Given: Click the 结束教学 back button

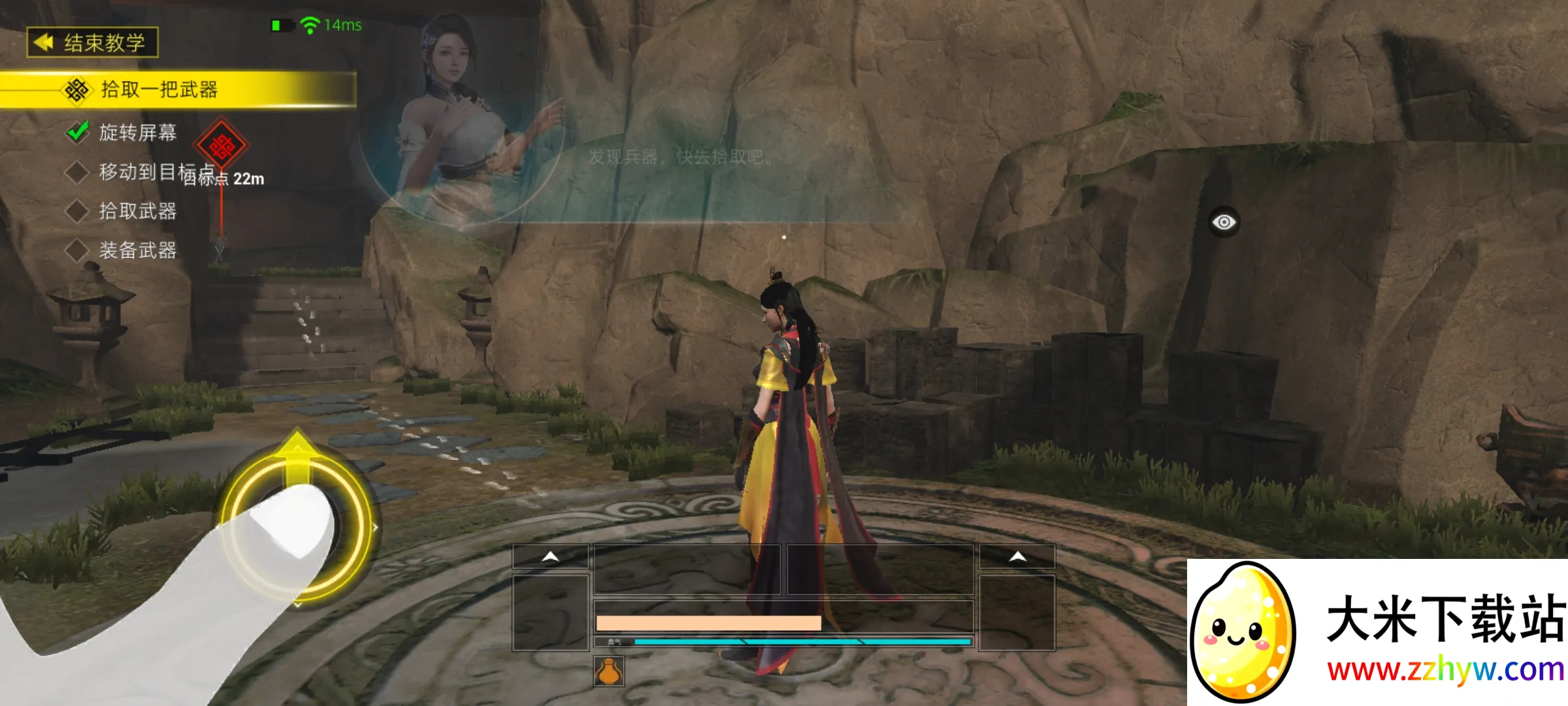Looking at the screenshot, I should [92, 42].
